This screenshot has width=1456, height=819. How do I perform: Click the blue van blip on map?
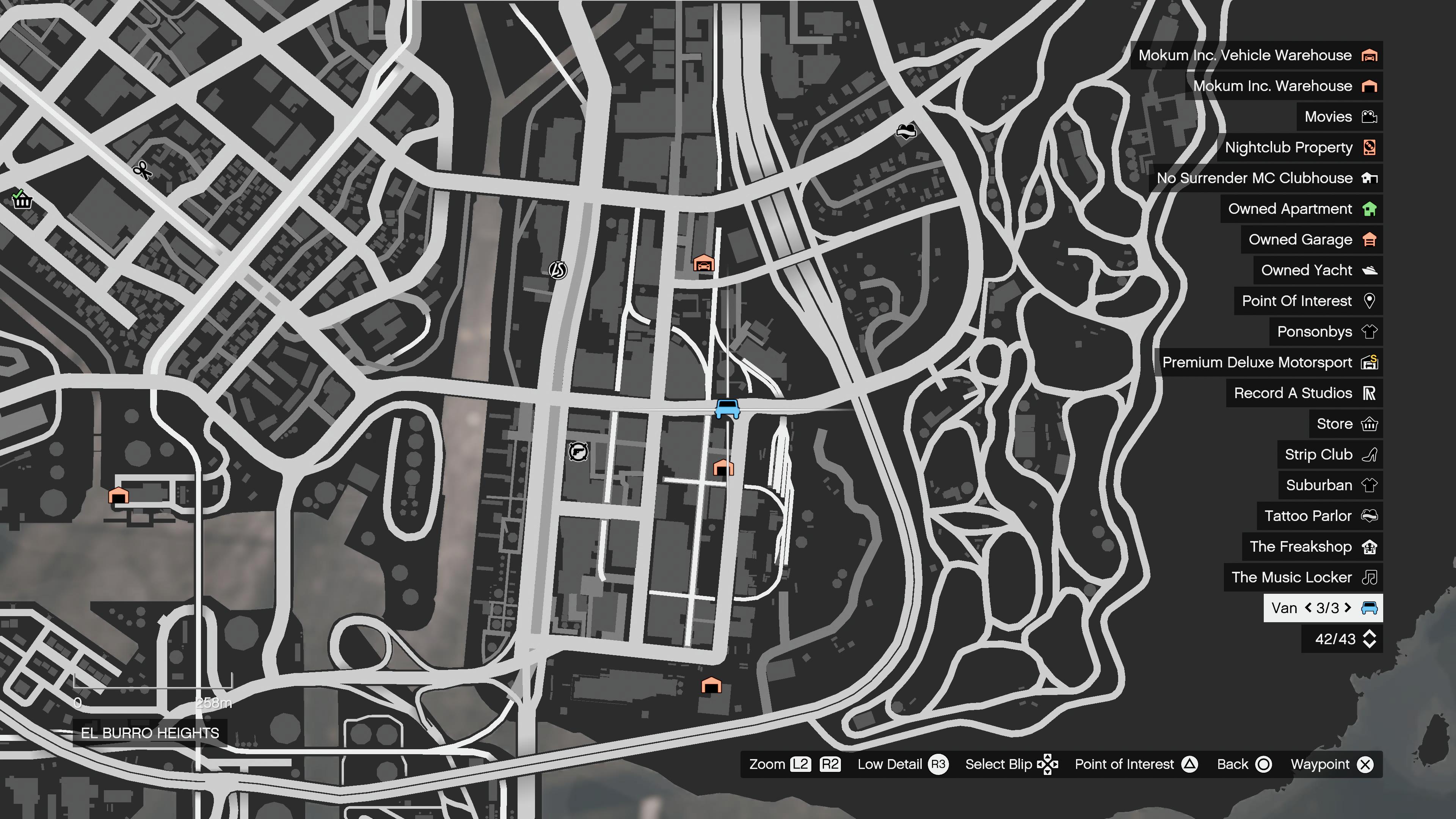point(727,408)
